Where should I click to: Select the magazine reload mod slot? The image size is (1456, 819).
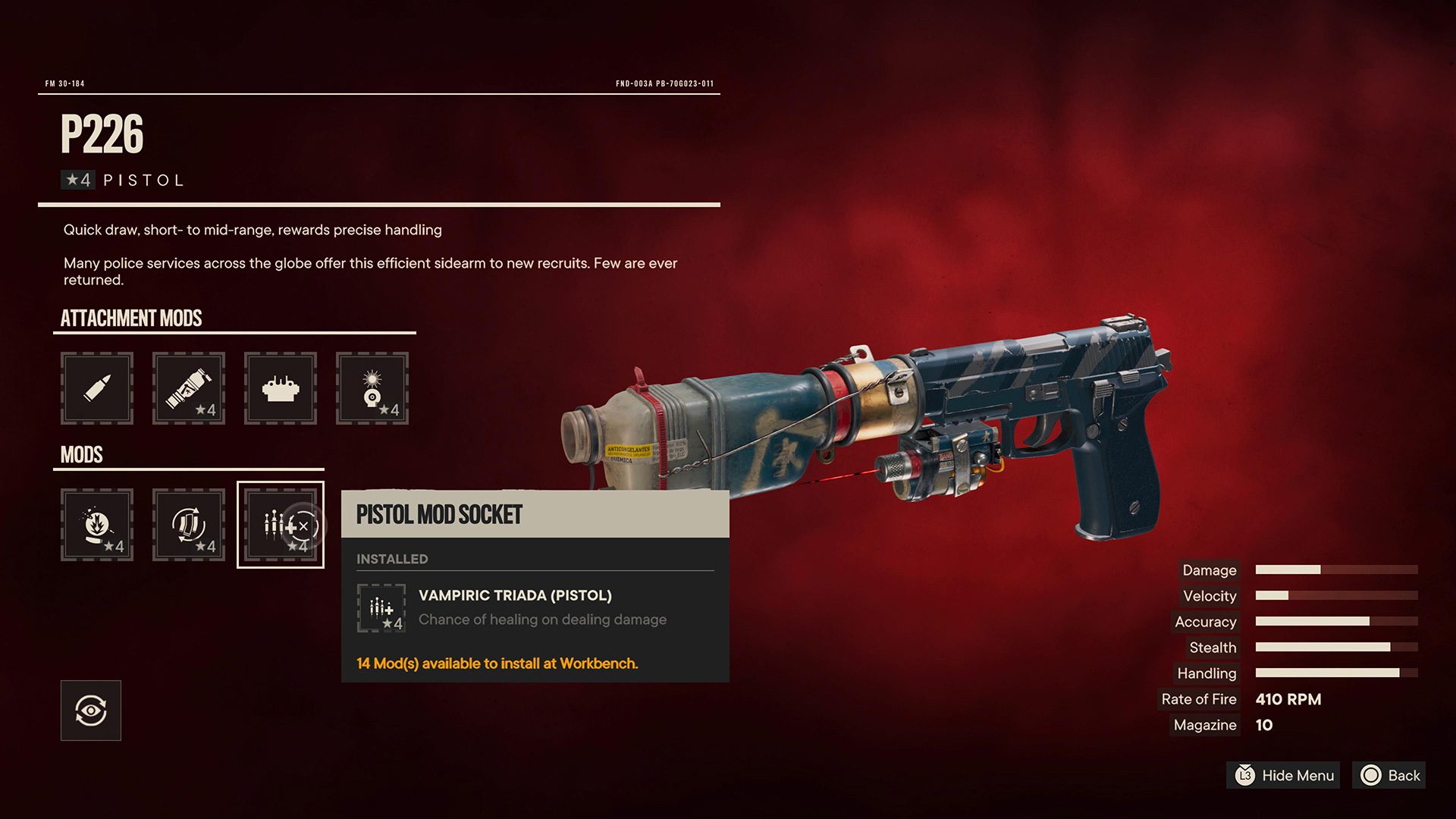pos(189,525)
